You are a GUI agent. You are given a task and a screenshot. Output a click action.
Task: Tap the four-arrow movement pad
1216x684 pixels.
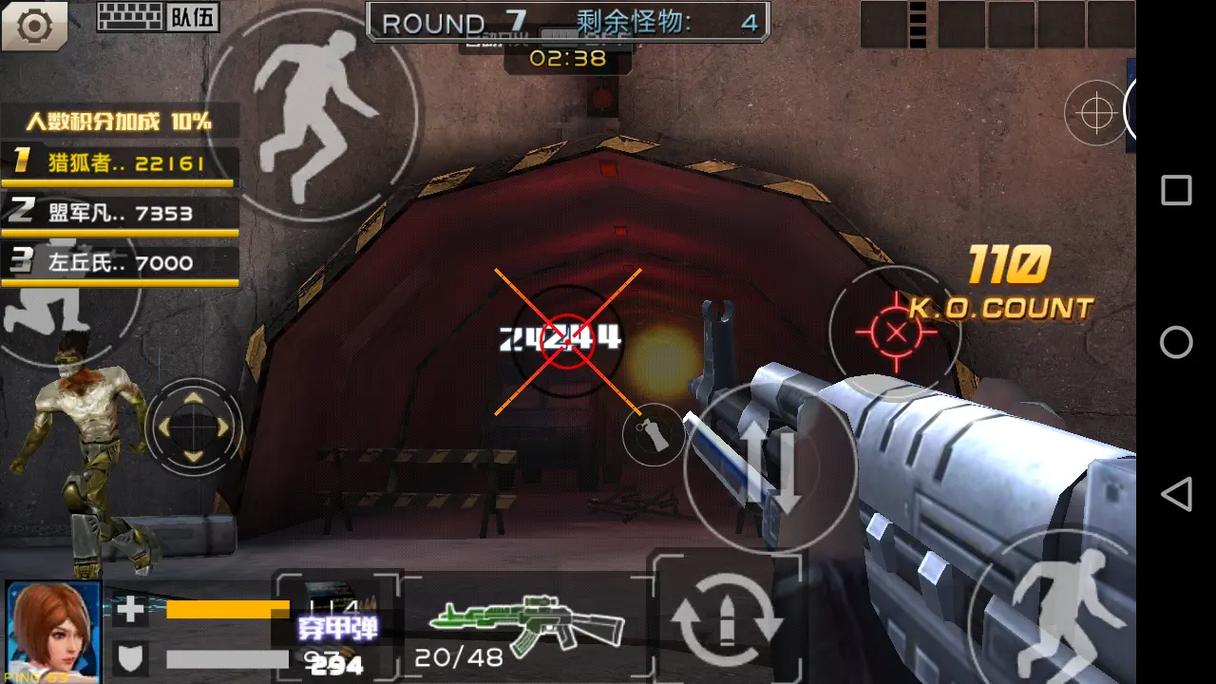click(194, 428)
